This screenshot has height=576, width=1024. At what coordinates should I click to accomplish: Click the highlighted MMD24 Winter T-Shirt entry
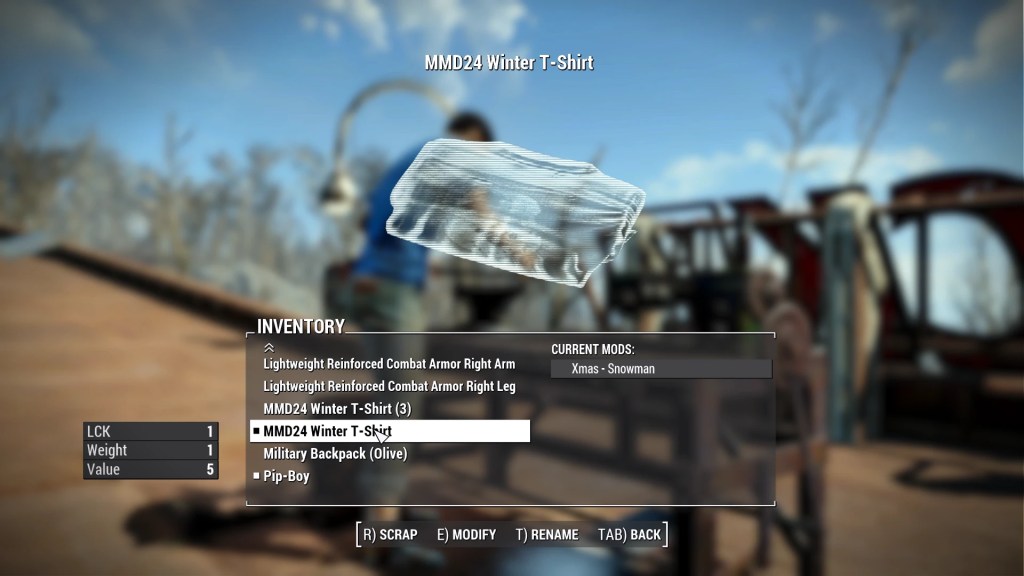click(389, 431)
